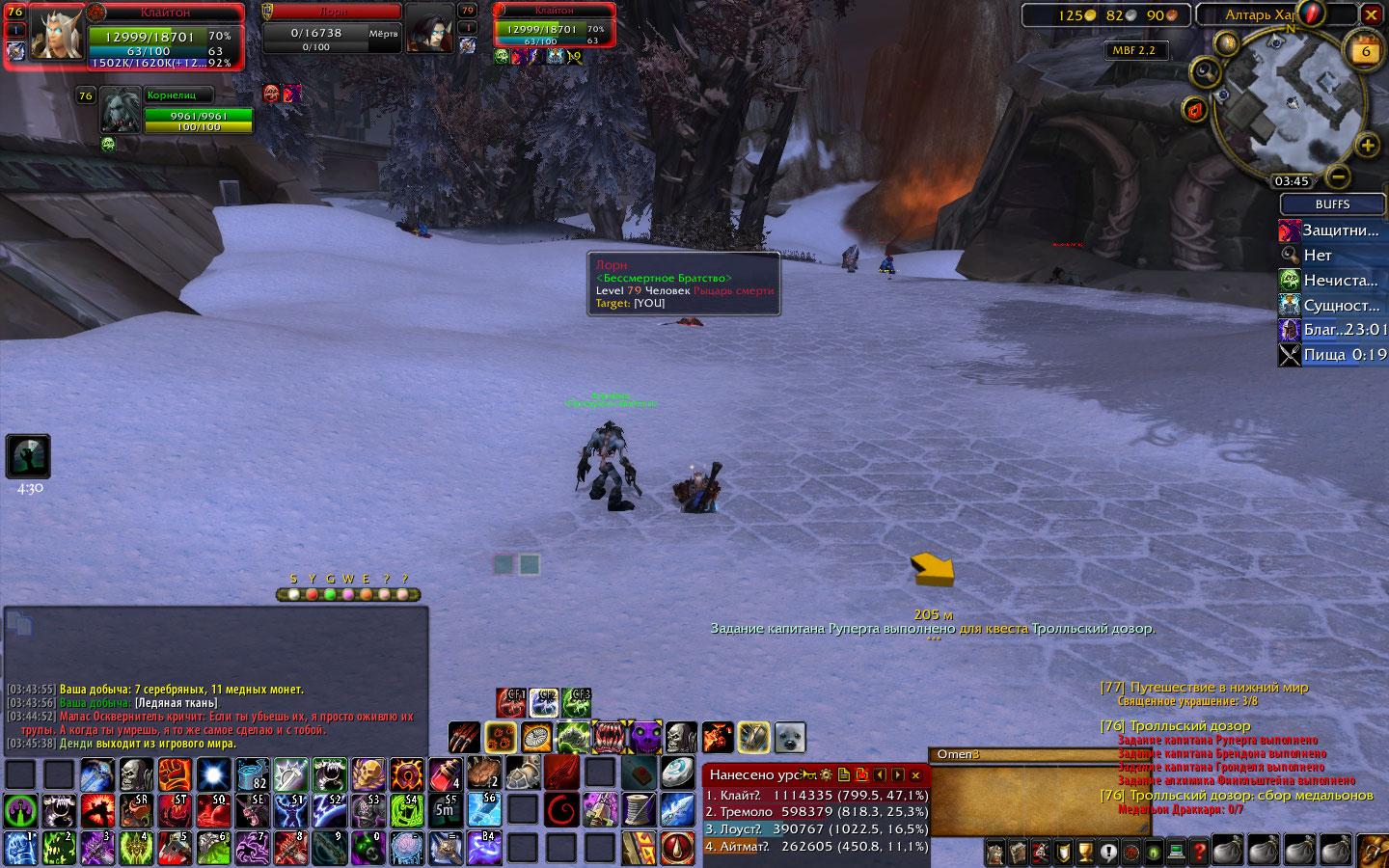Select Тремоло row in damage meter
The width and height of the screenshot is (1389, 868).
pos(816,812)
